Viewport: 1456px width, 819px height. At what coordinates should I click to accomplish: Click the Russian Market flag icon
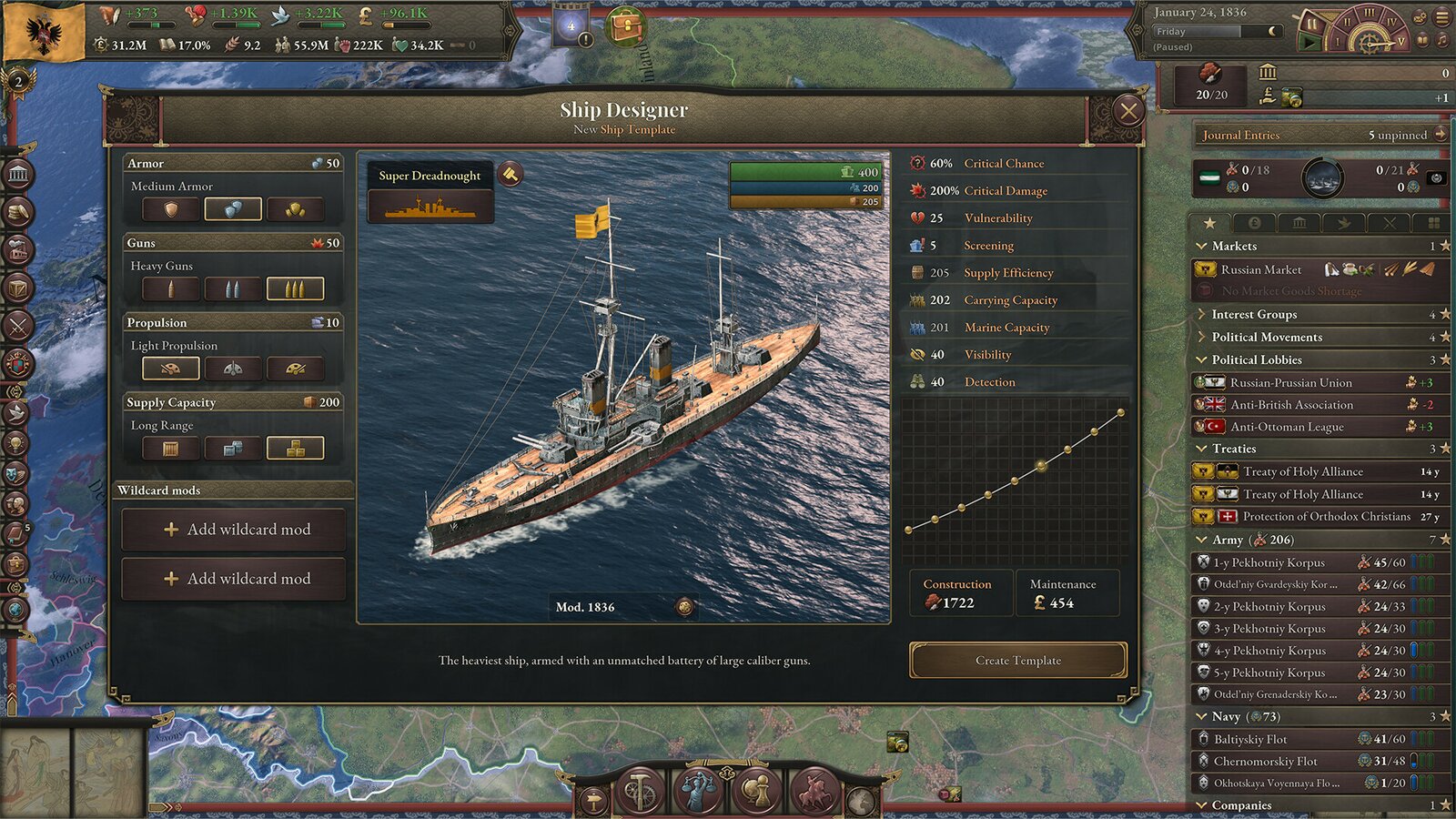pos(1208,269)
